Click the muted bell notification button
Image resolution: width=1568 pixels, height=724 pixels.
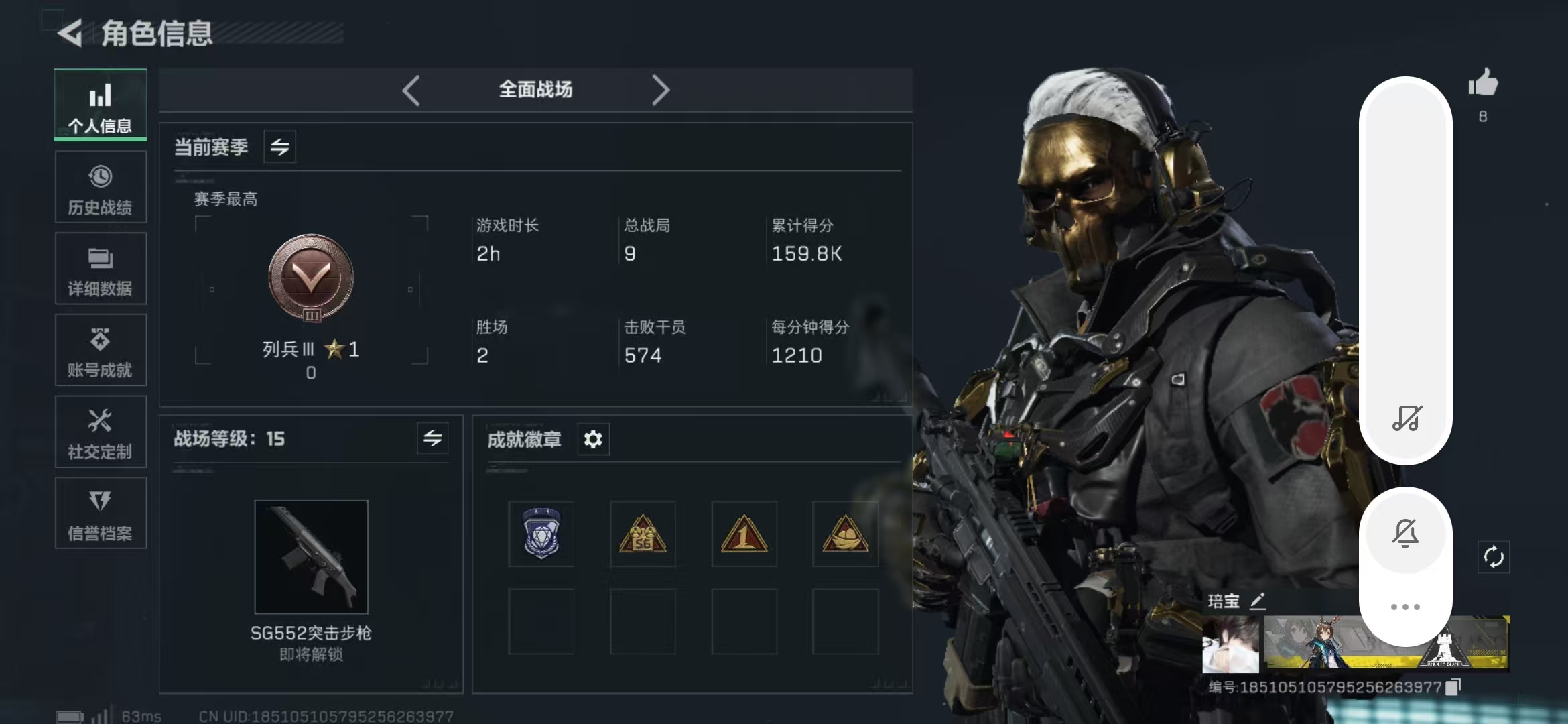click(1405, 534)
